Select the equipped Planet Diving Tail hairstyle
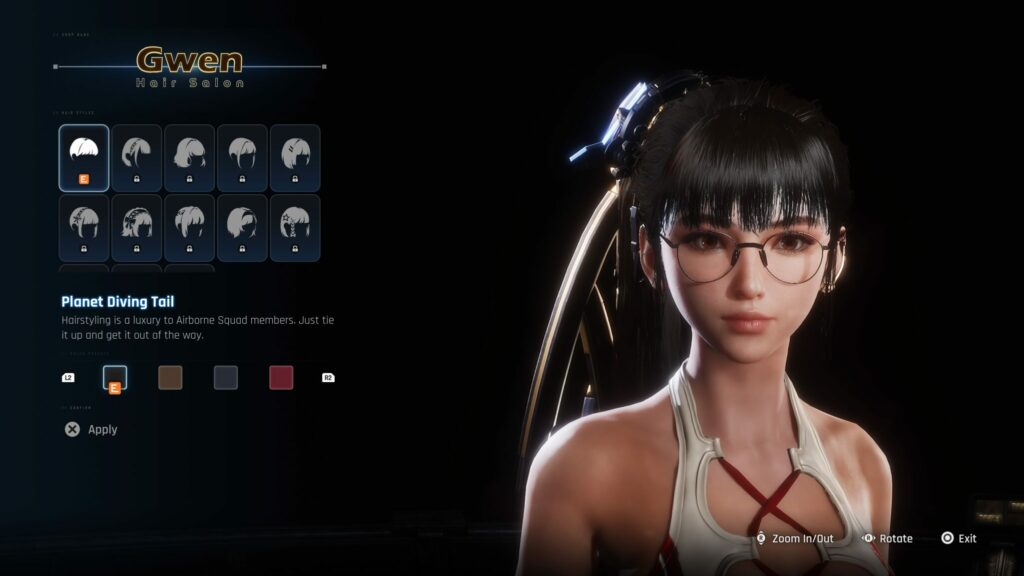 84,157
